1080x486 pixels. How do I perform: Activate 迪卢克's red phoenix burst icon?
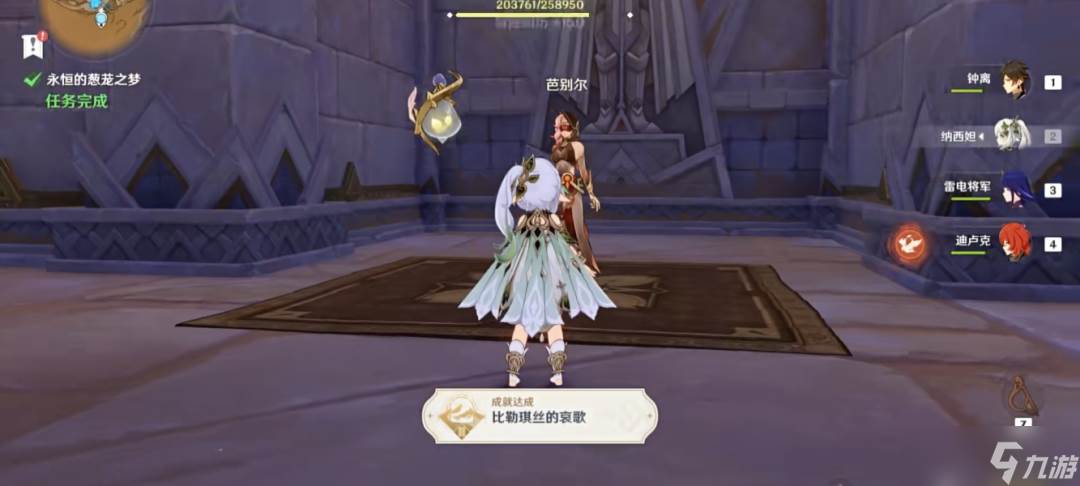910,243
